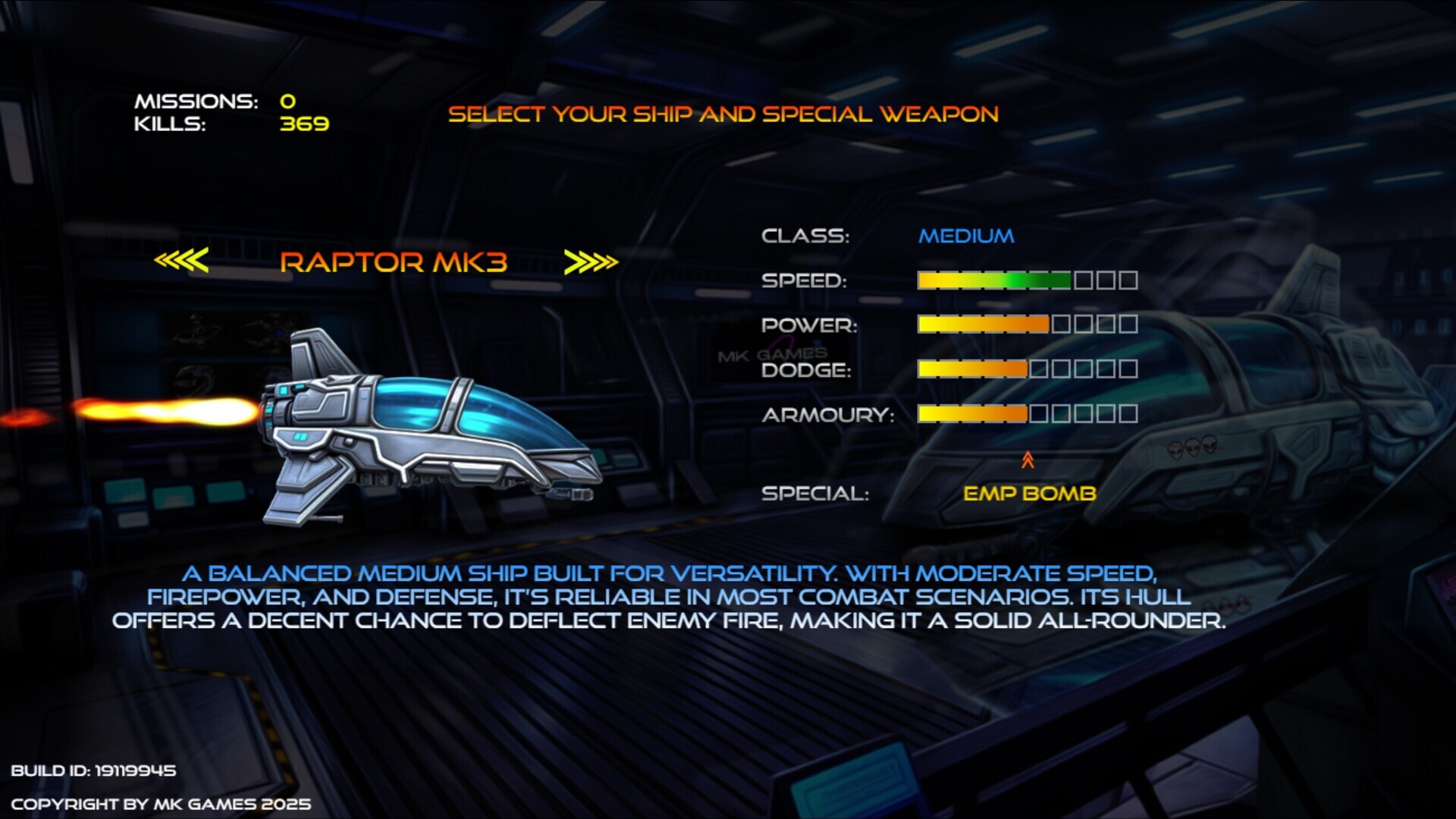Click the yellow triple-chevron pointing left
1456x819 pixels.
coord(182,261)
